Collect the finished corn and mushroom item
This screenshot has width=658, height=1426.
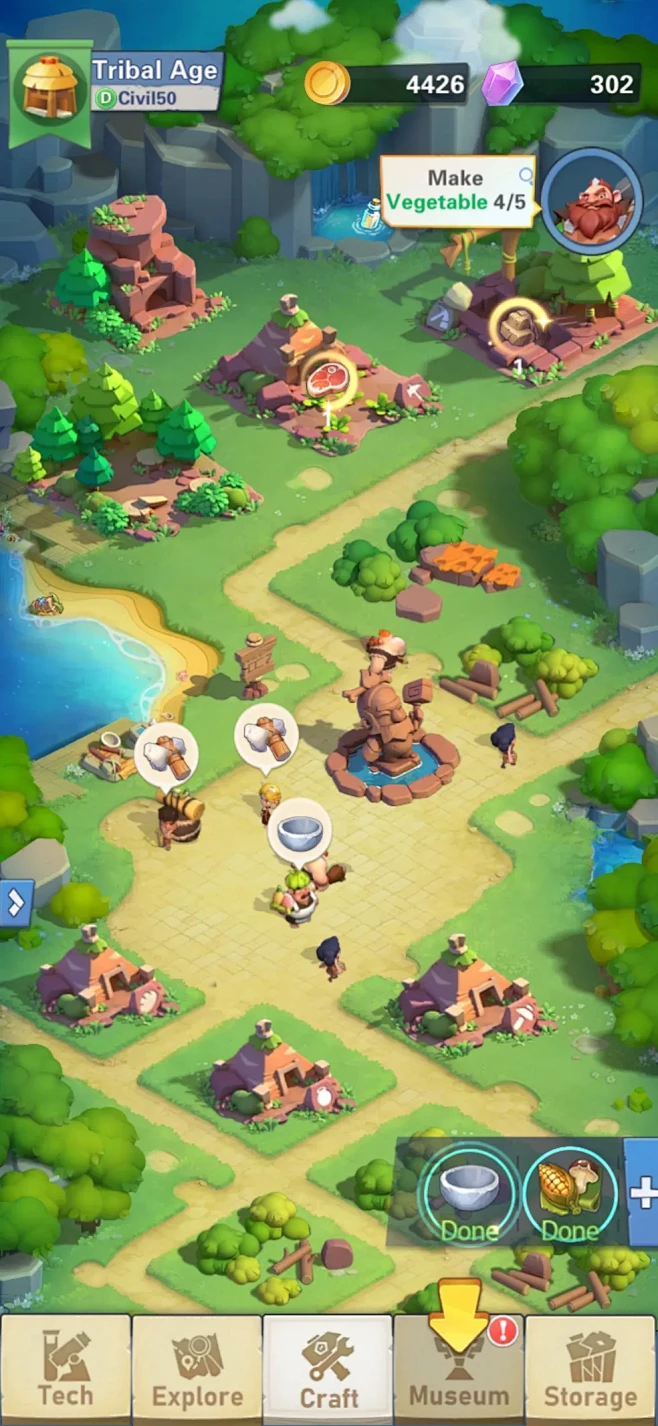click(x=569, y=1195)
